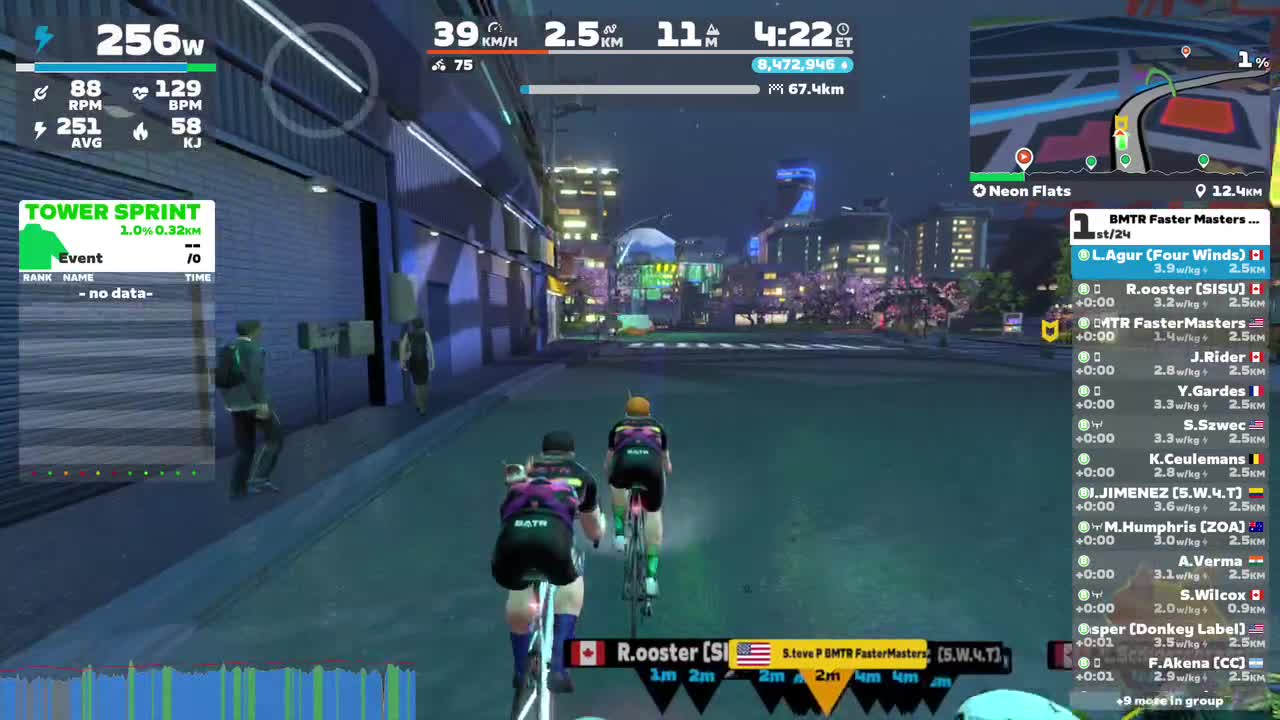Click the Neon Flats route compass icon

(x=979, y=191)
